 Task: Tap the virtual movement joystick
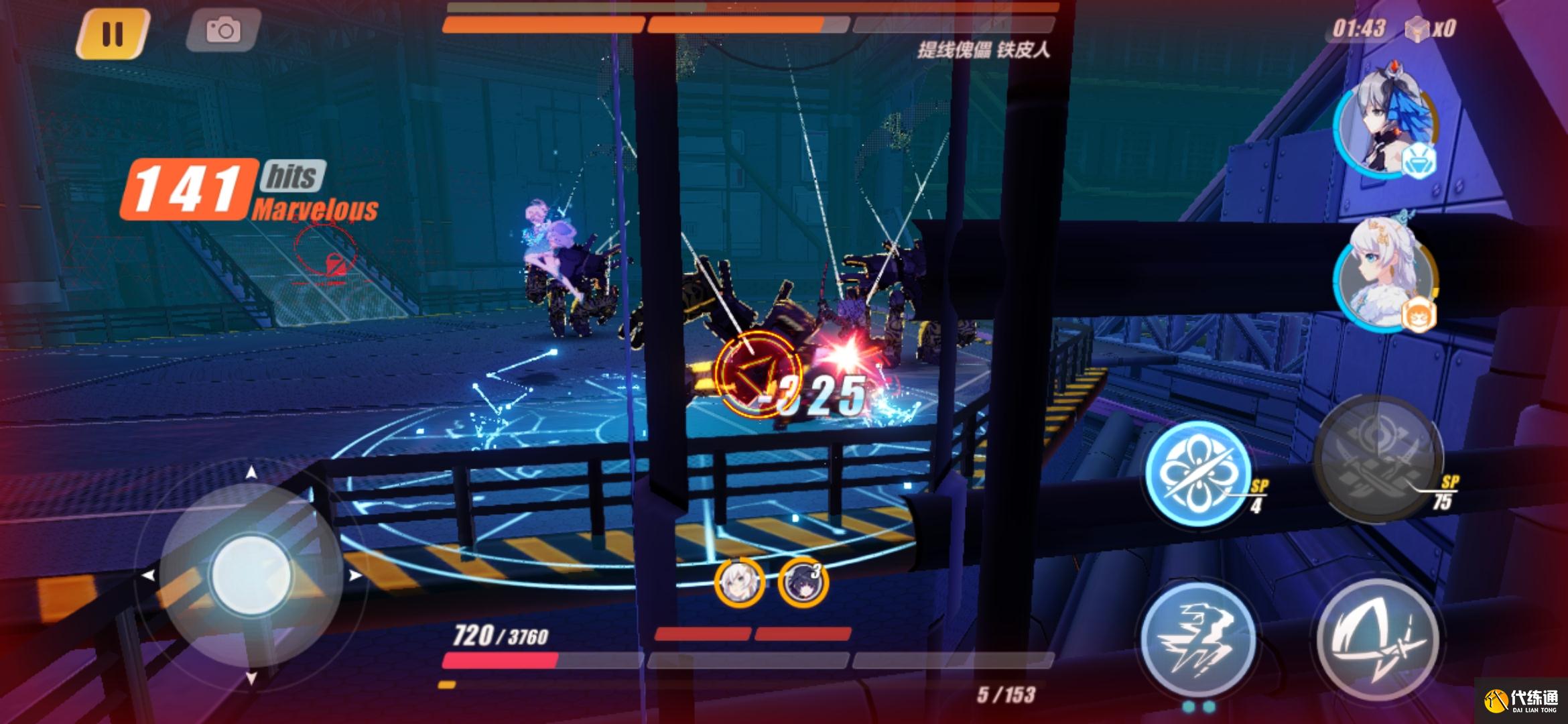[x=251, y=575]
